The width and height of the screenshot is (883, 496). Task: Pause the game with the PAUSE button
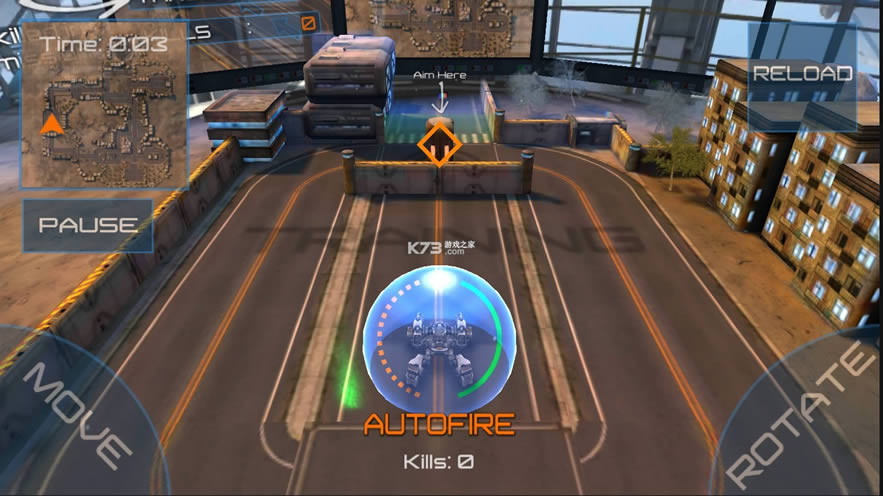[x=88, y=225]
